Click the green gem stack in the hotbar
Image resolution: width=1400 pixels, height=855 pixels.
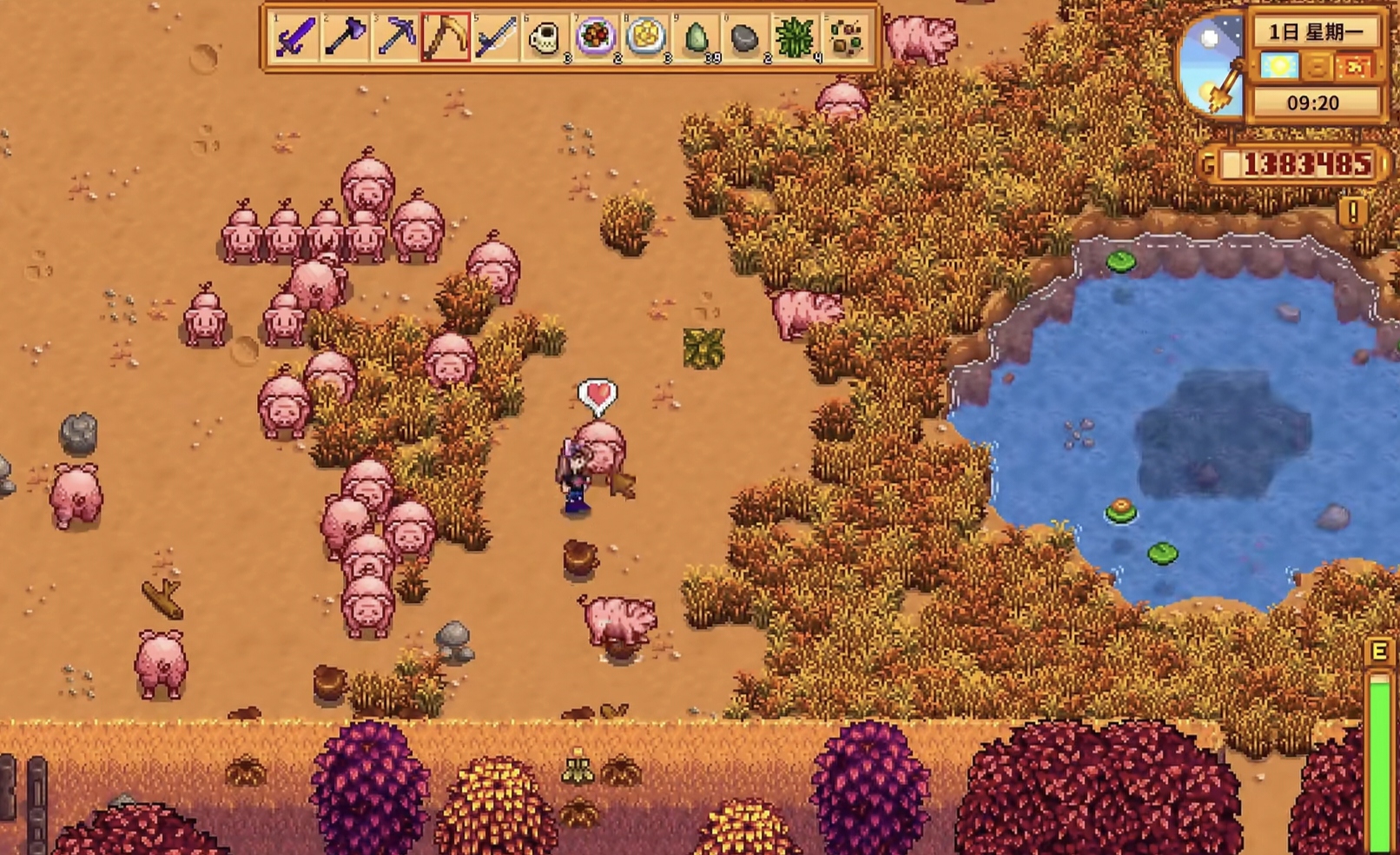tap(697, 37)
